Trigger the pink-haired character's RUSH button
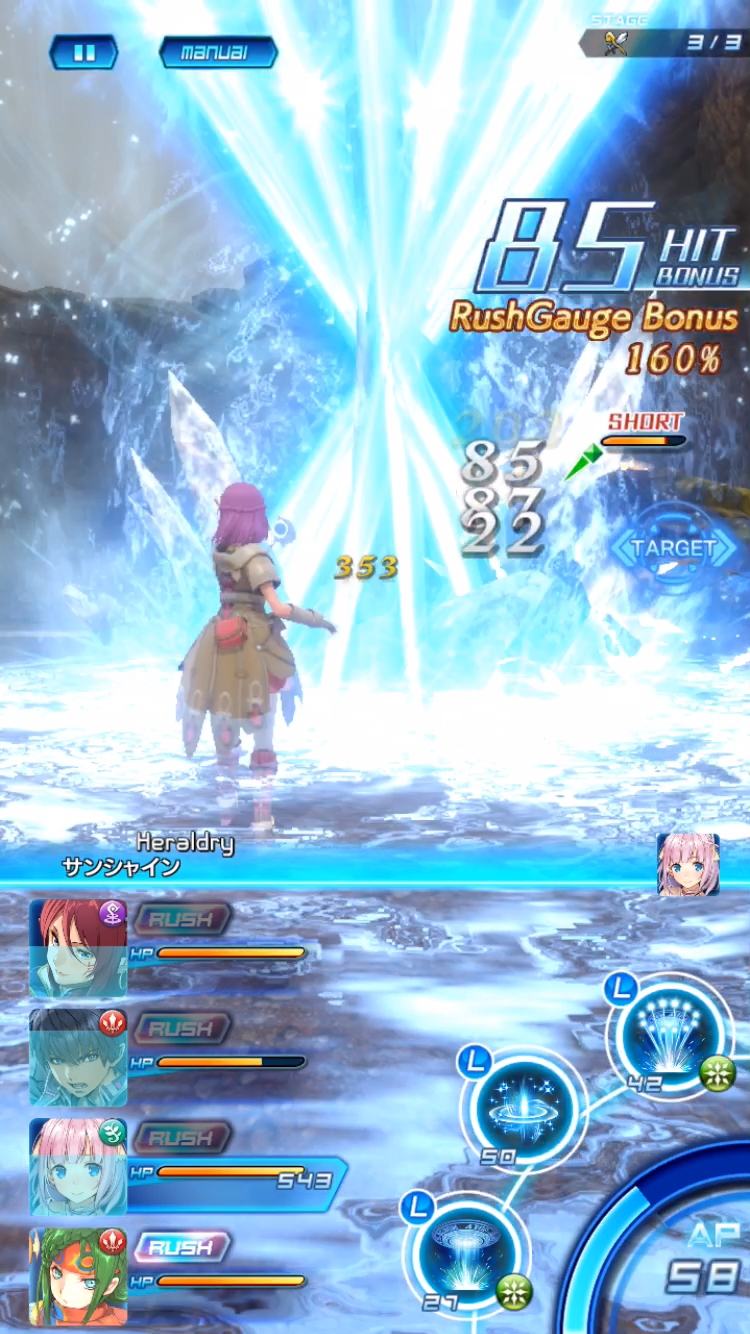Image resolution: width=750 pixels, height=1334 pixels. 181,1138
